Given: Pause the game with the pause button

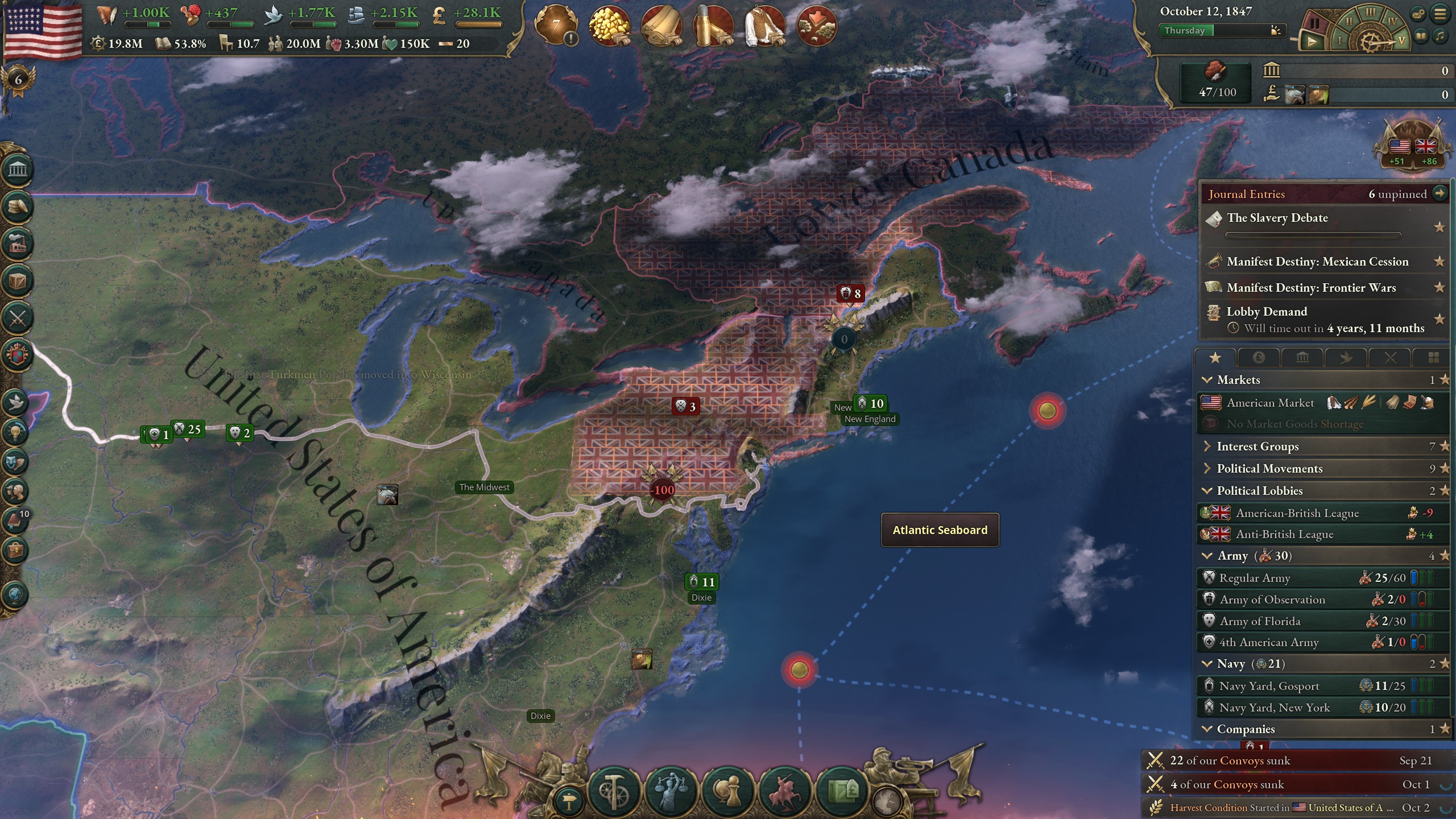Looking at the screenshot, I should coord(1314,23).
